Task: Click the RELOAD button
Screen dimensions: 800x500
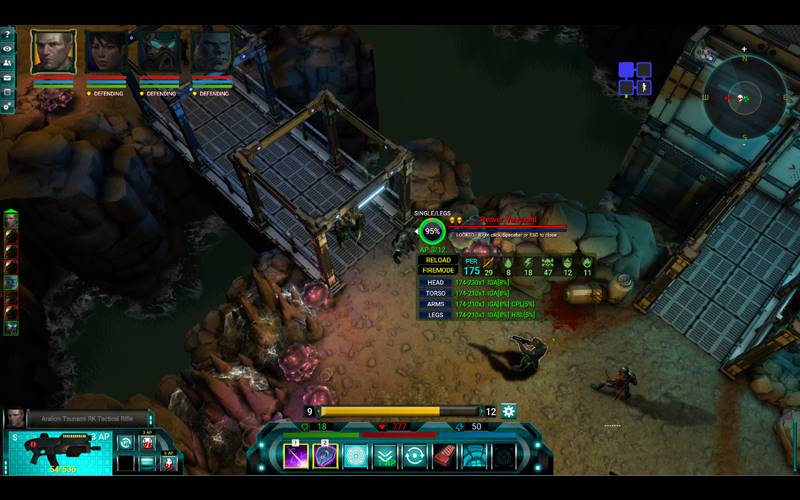Action: 439,260
